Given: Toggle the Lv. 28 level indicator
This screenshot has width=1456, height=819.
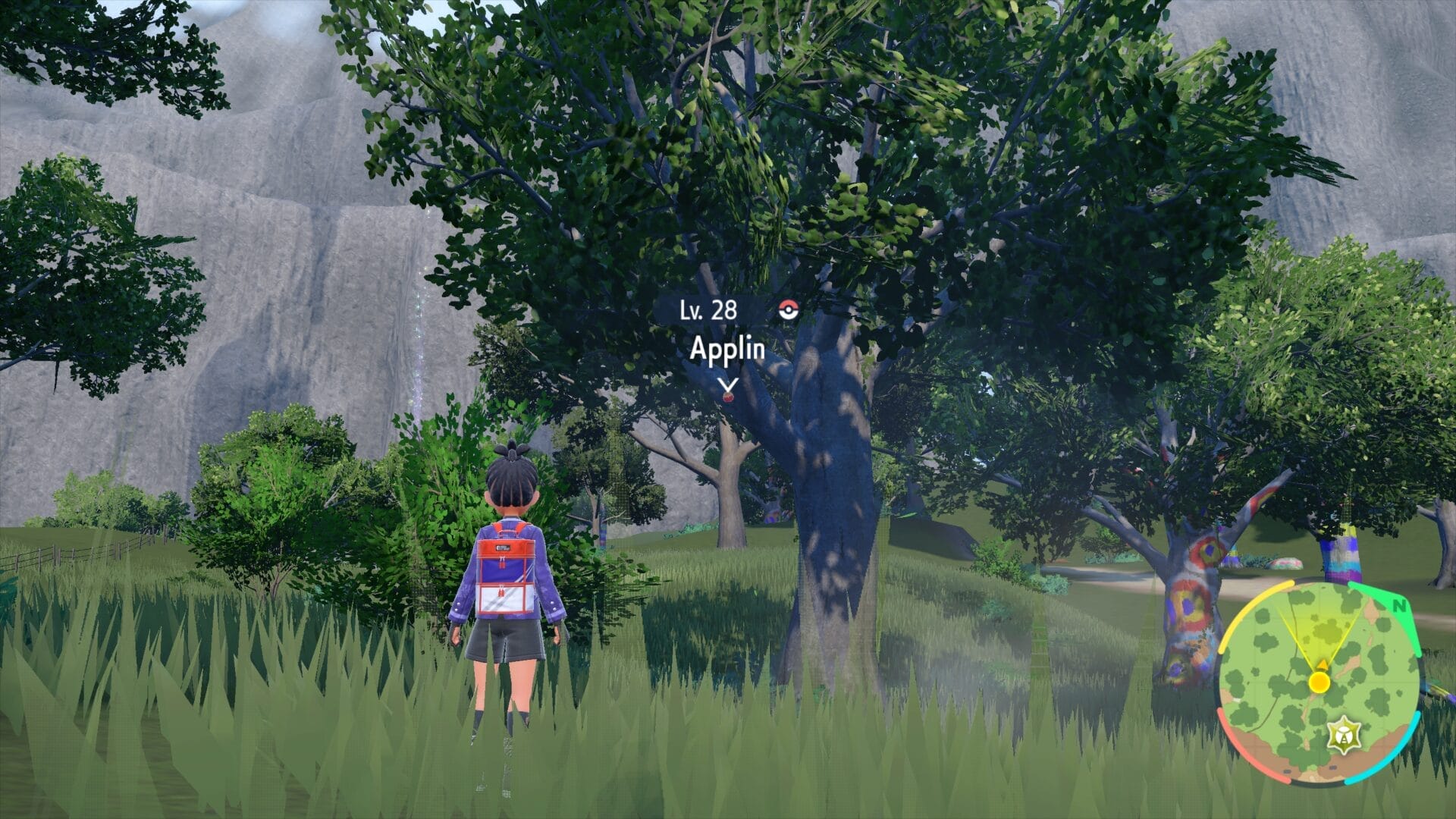Looking at the screenshot, I should tap(708, 309).
